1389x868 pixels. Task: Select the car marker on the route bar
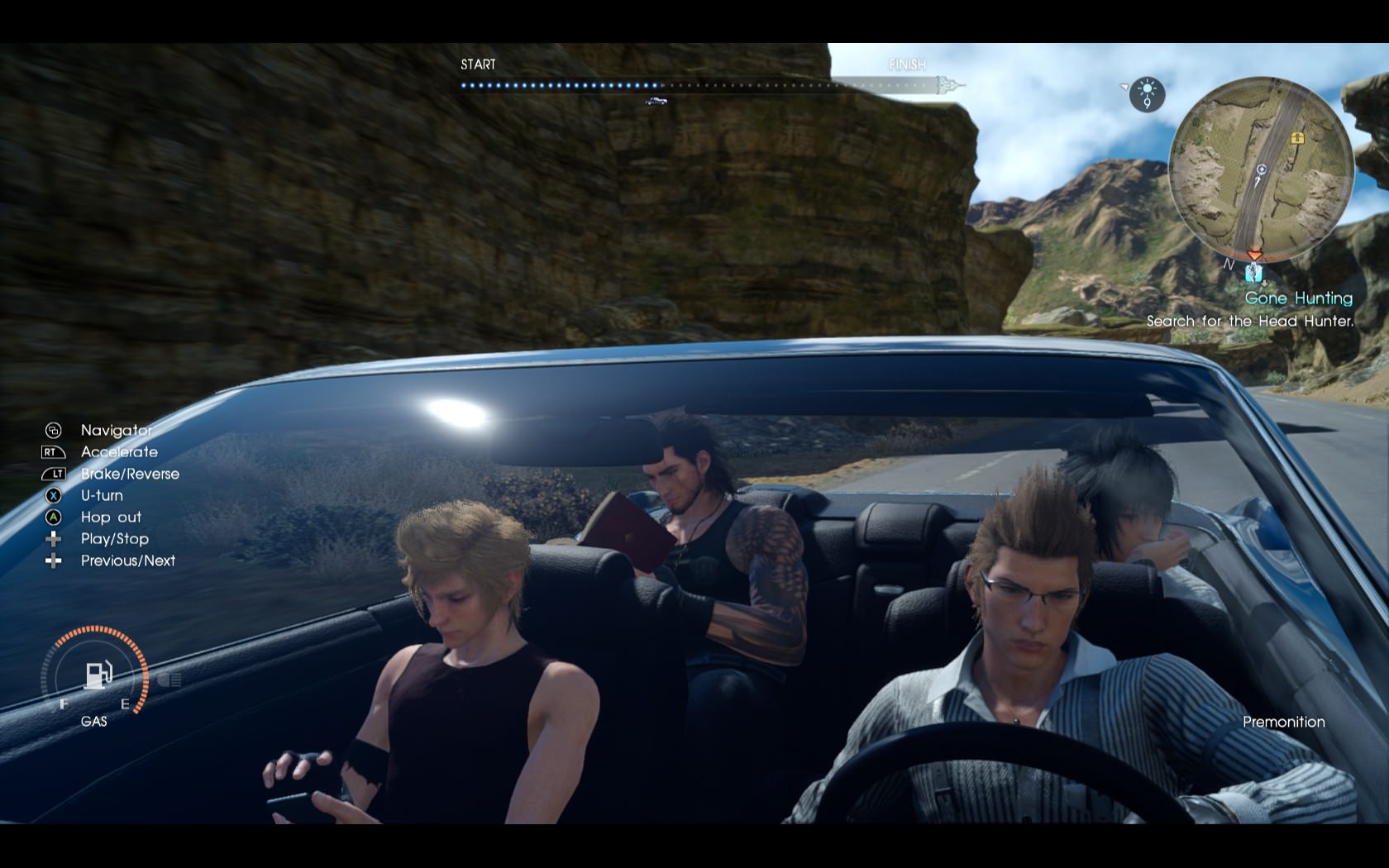point(656,101)
